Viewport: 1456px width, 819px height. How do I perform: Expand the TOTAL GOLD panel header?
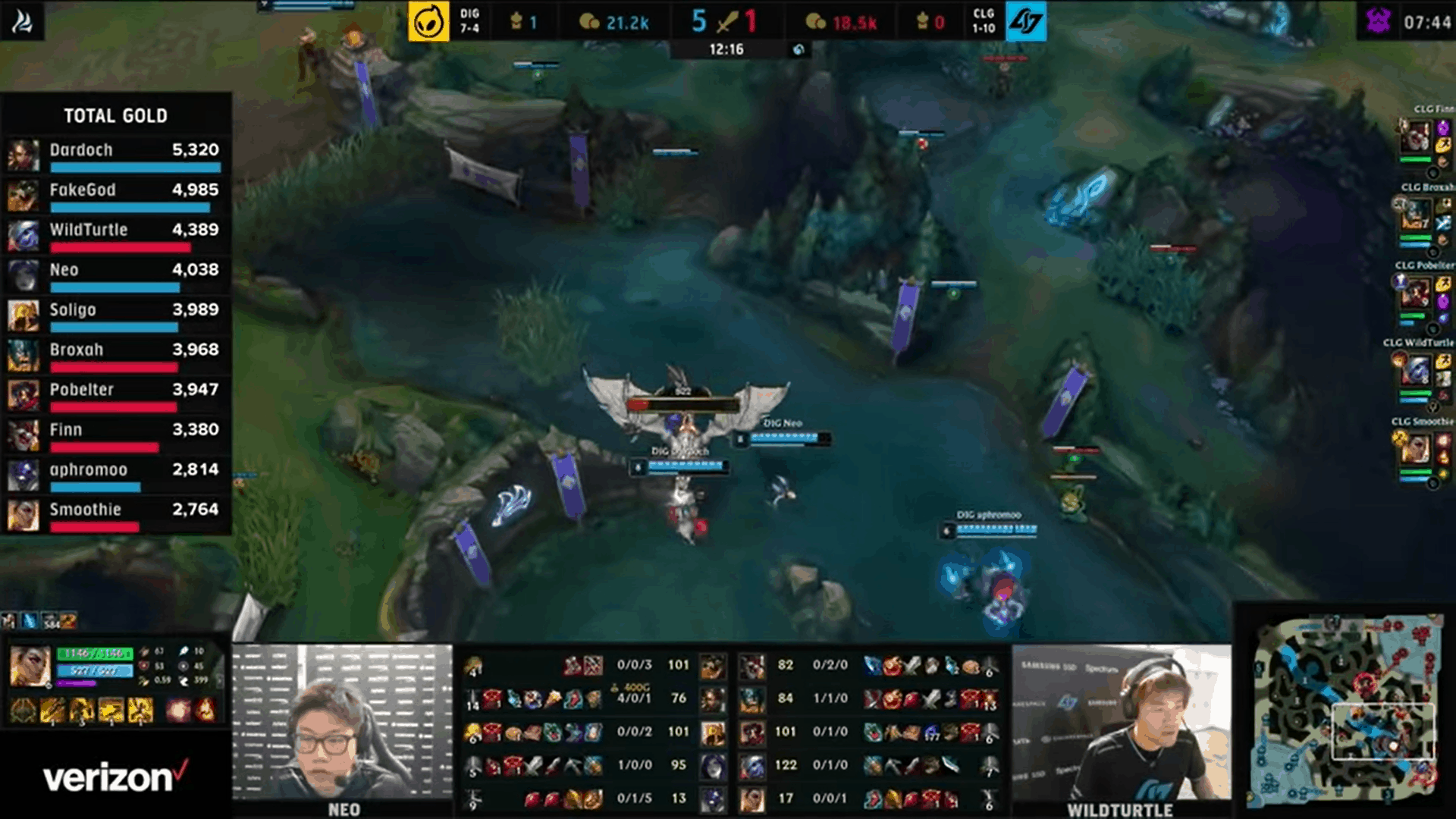[115, 115]
